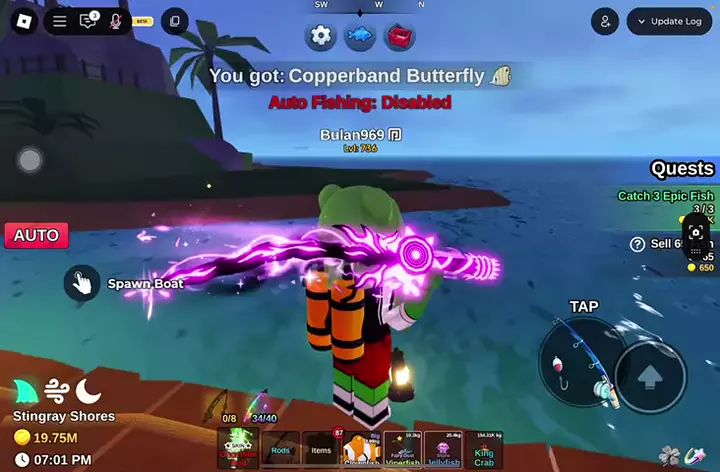Select the Clownfish hotbar slot
The height and width of the screenshot is (472, 720).
(x=362, y=449)
